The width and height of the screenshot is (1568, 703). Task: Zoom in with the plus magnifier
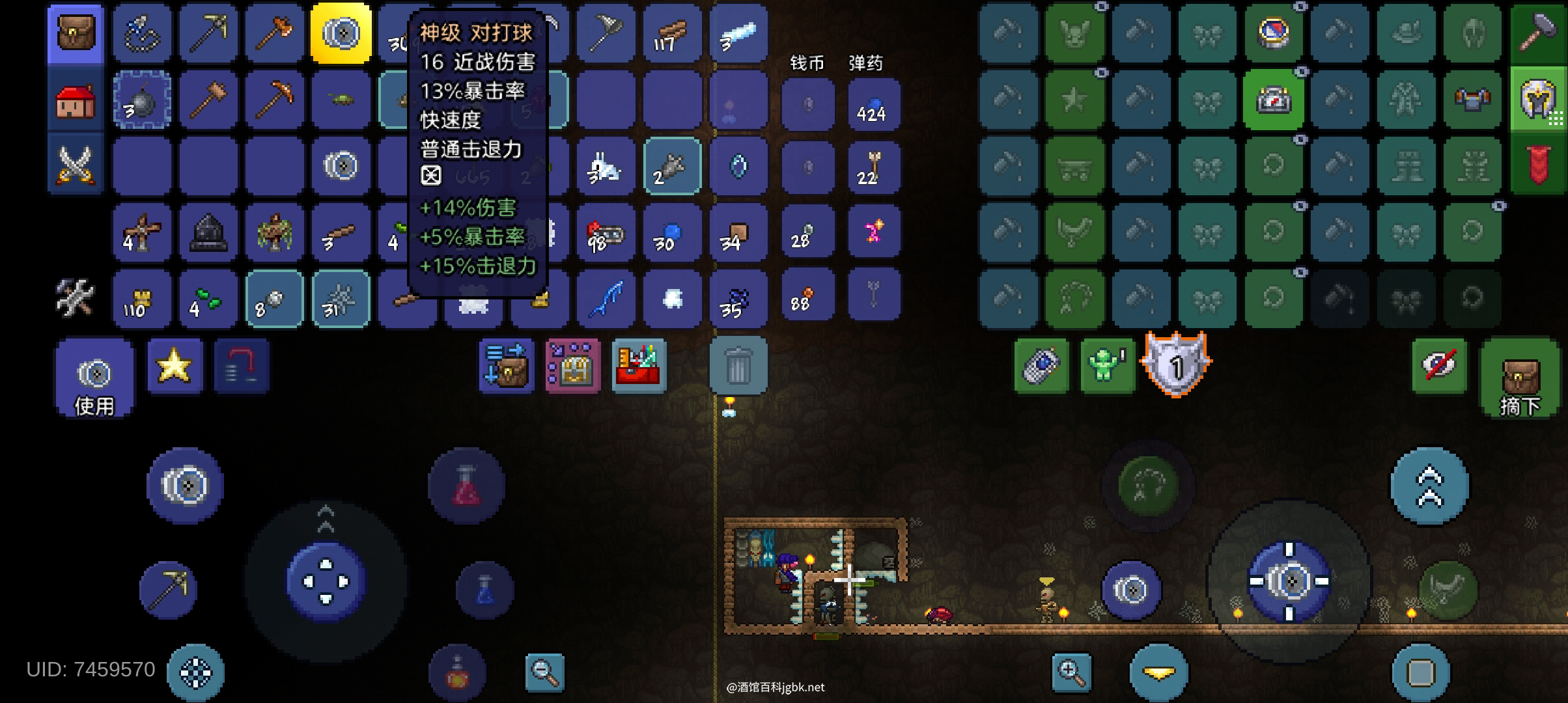pos(1071,671)
